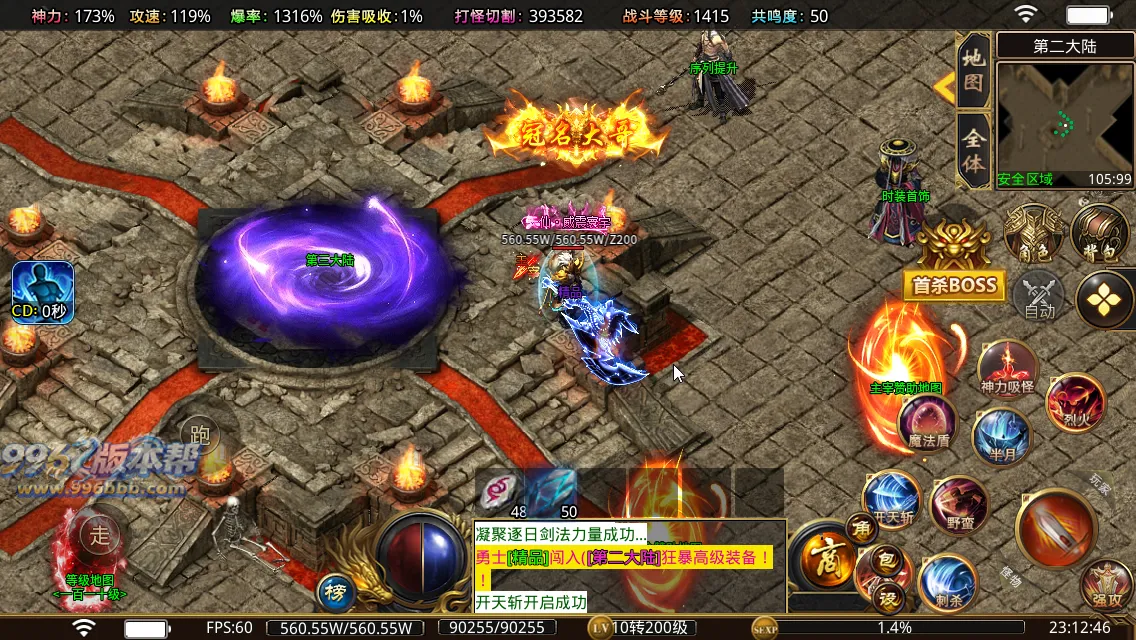Activate the 神力吸怪 skill
This screenshot has height=640, width=1136.
(1007, 368)
